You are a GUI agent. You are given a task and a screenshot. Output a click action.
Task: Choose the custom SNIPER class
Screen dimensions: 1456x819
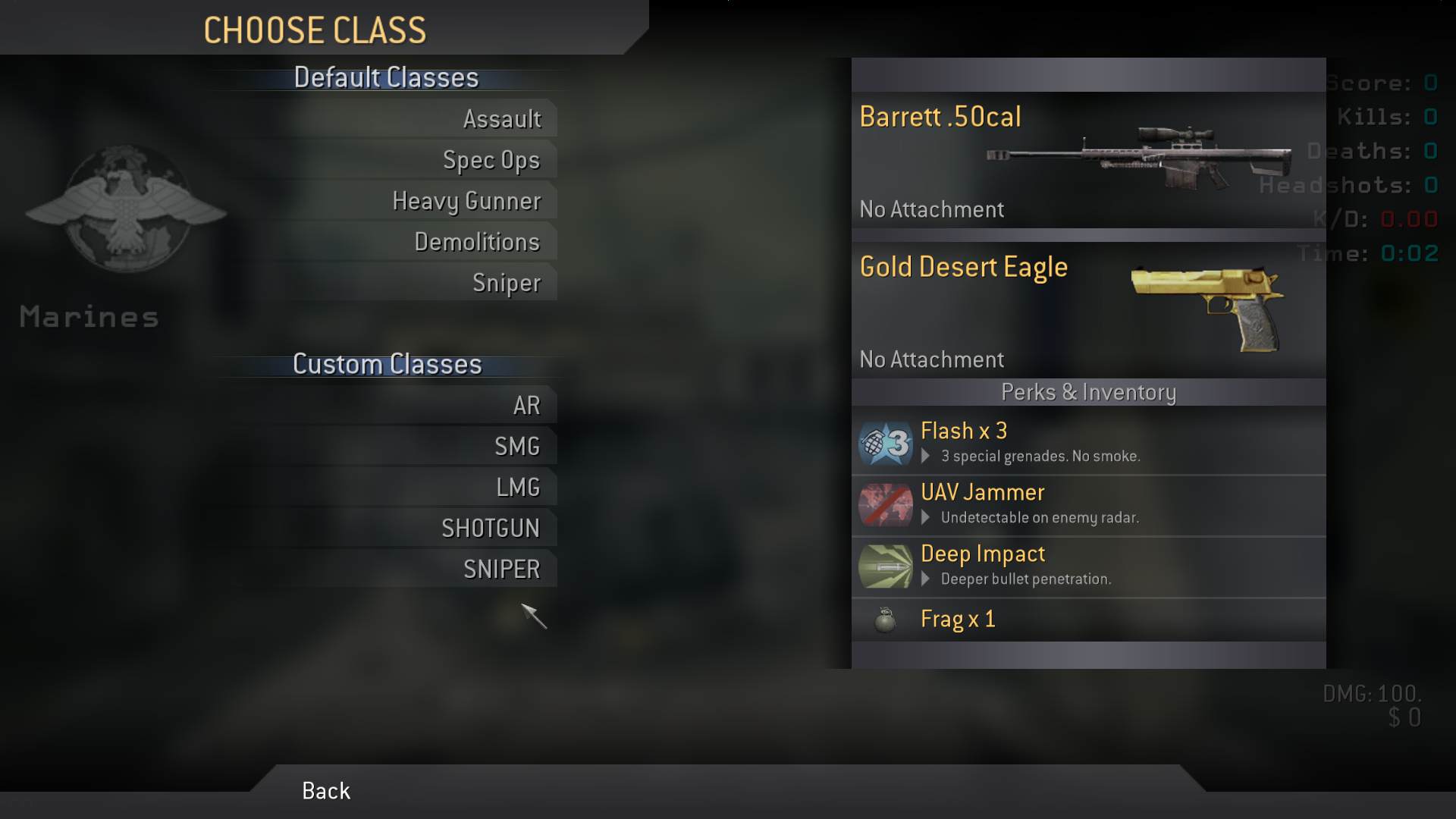tap(501, 570)
